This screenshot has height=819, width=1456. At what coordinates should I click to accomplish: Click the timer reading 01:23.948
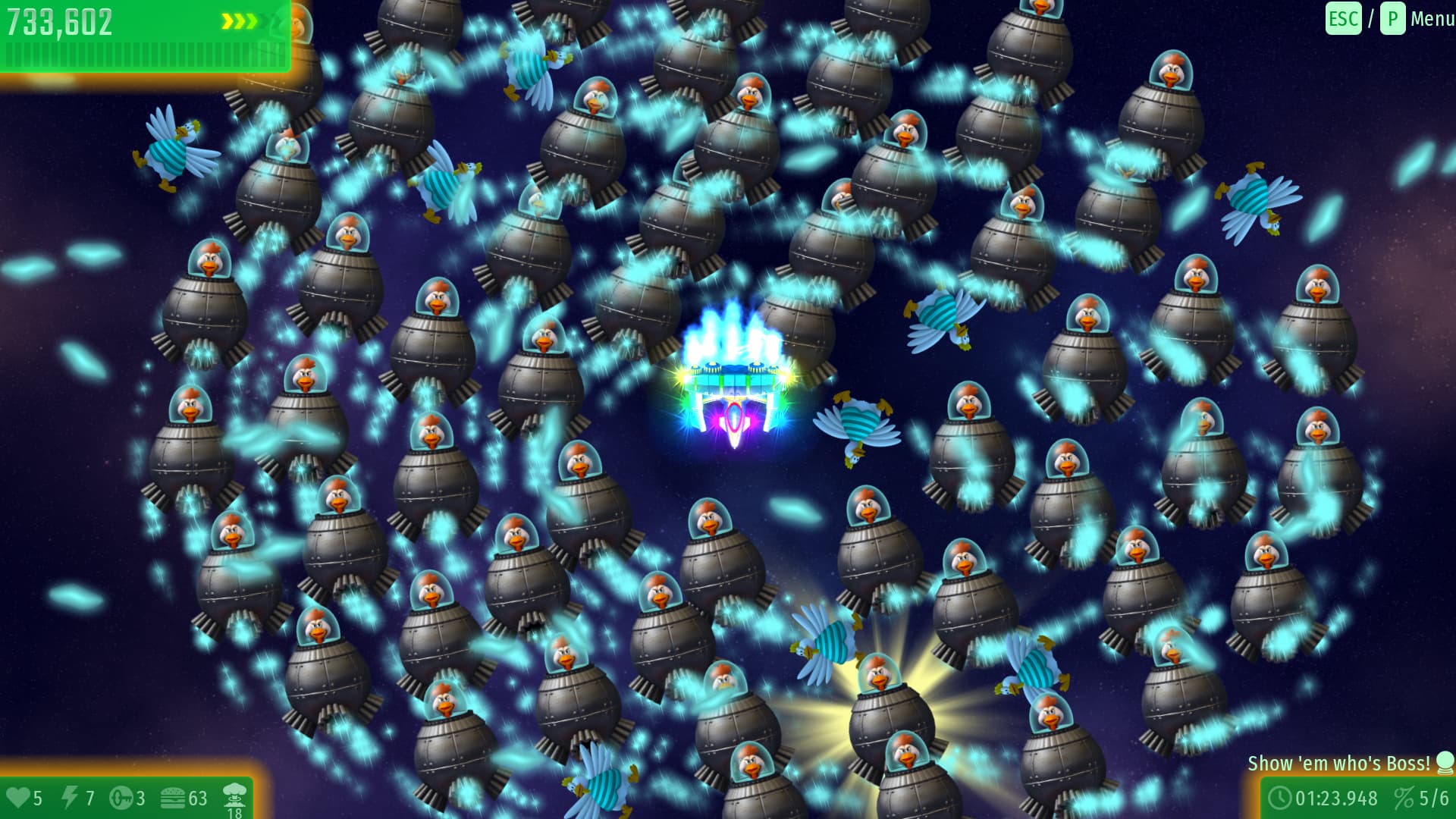(1337, 799)
